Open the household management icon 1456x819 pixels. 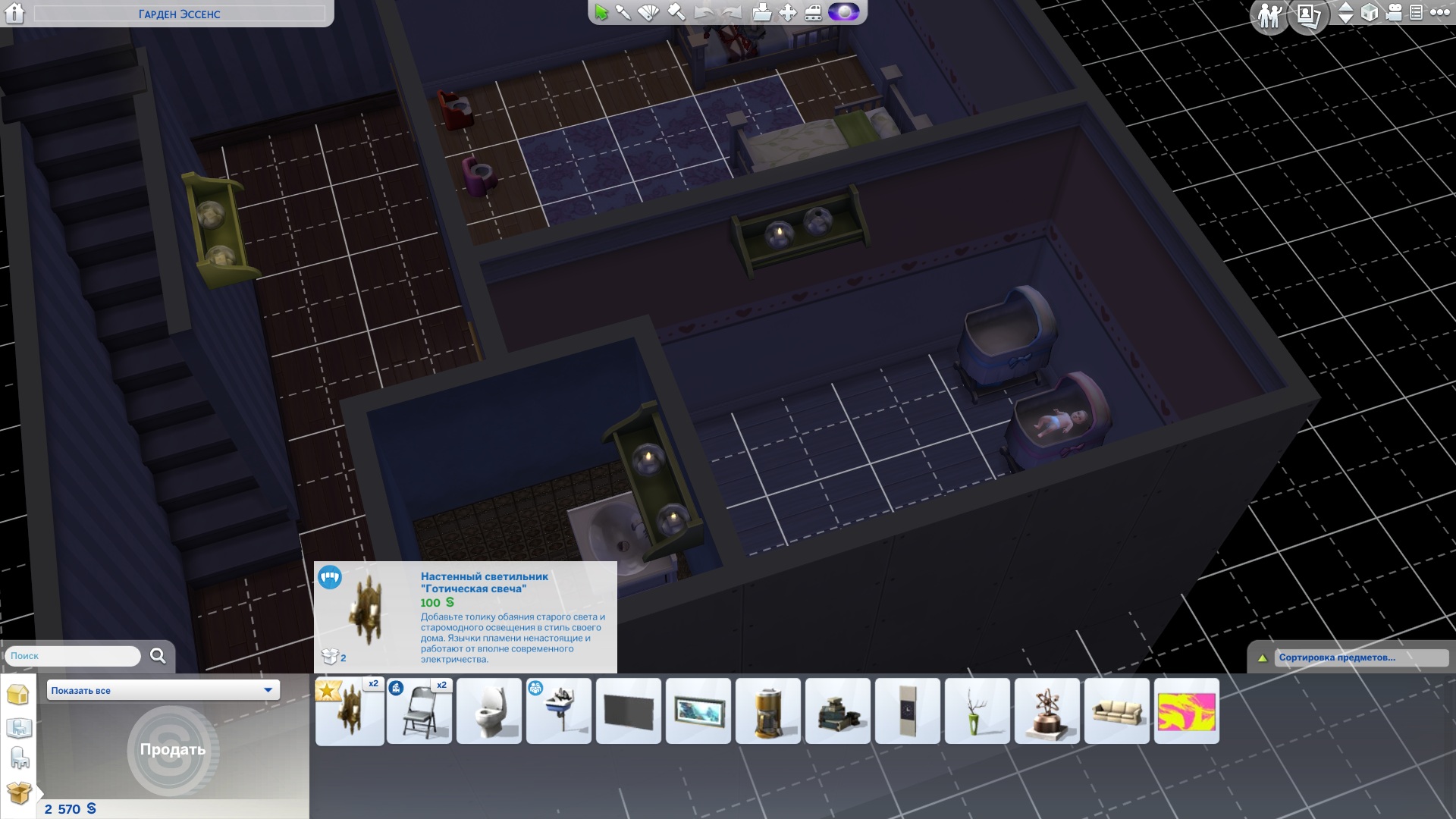point(1269,15)
